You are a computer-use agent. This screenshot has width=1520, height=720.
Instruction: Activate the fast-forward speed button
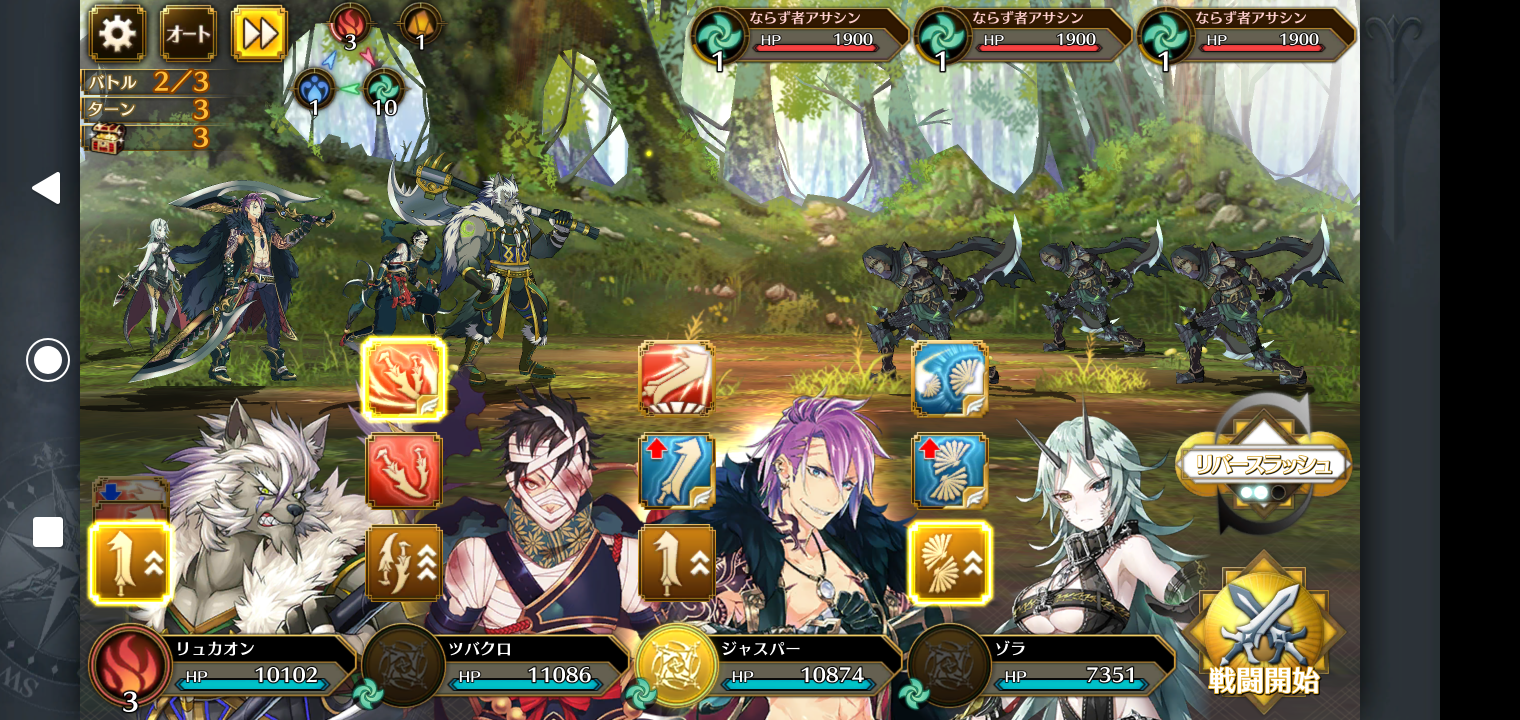coord(259,34)
